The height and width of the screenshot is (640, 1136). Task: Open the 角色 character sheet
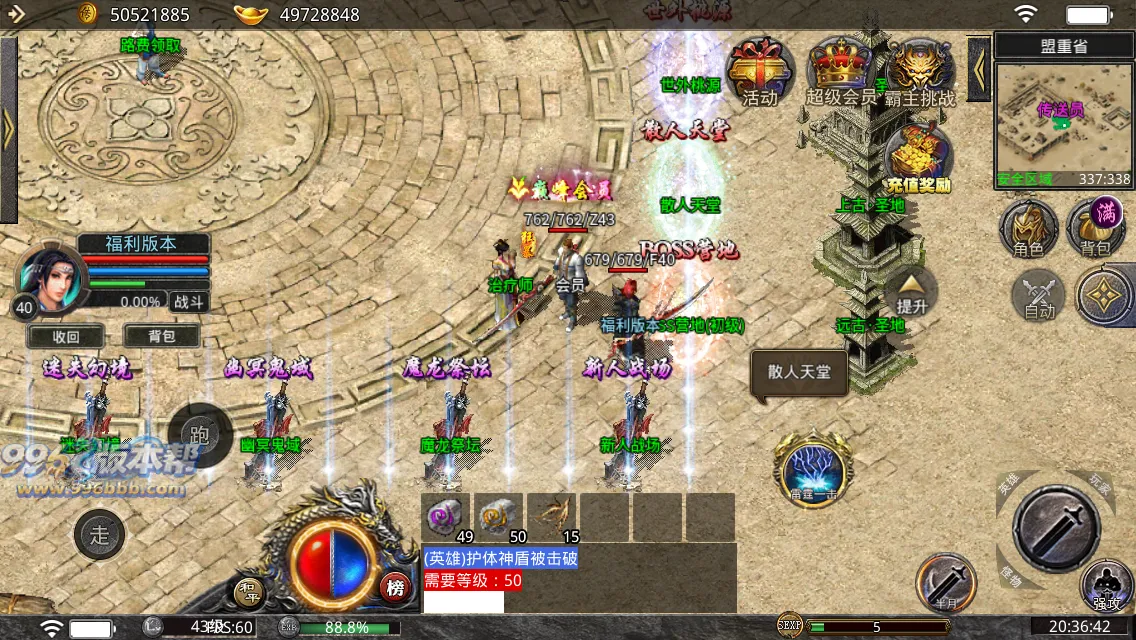1028,227
